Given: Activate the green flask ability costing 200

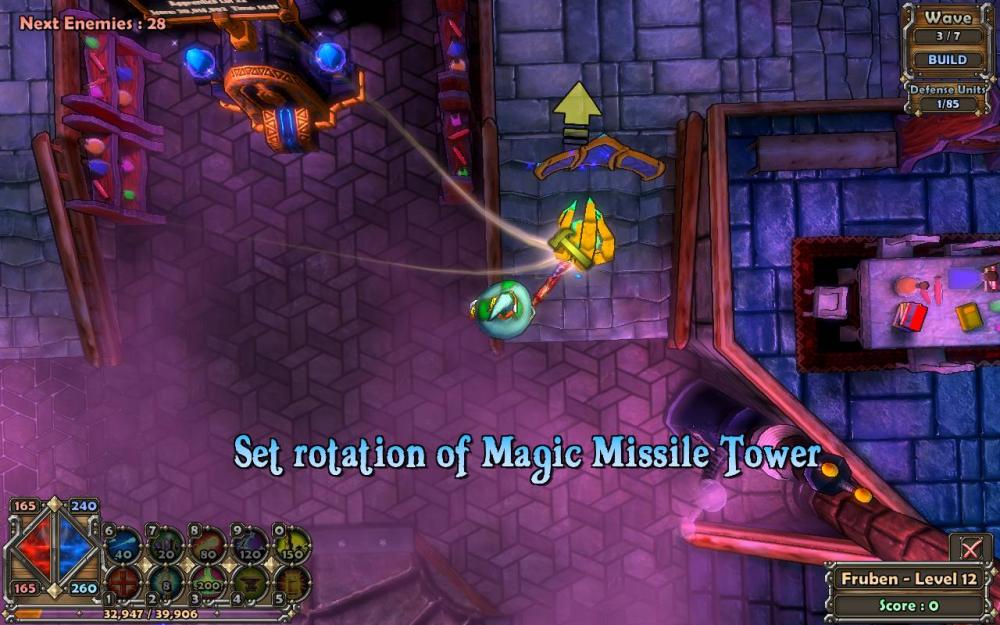Looking at the screenshot, I should coord(209,581).
